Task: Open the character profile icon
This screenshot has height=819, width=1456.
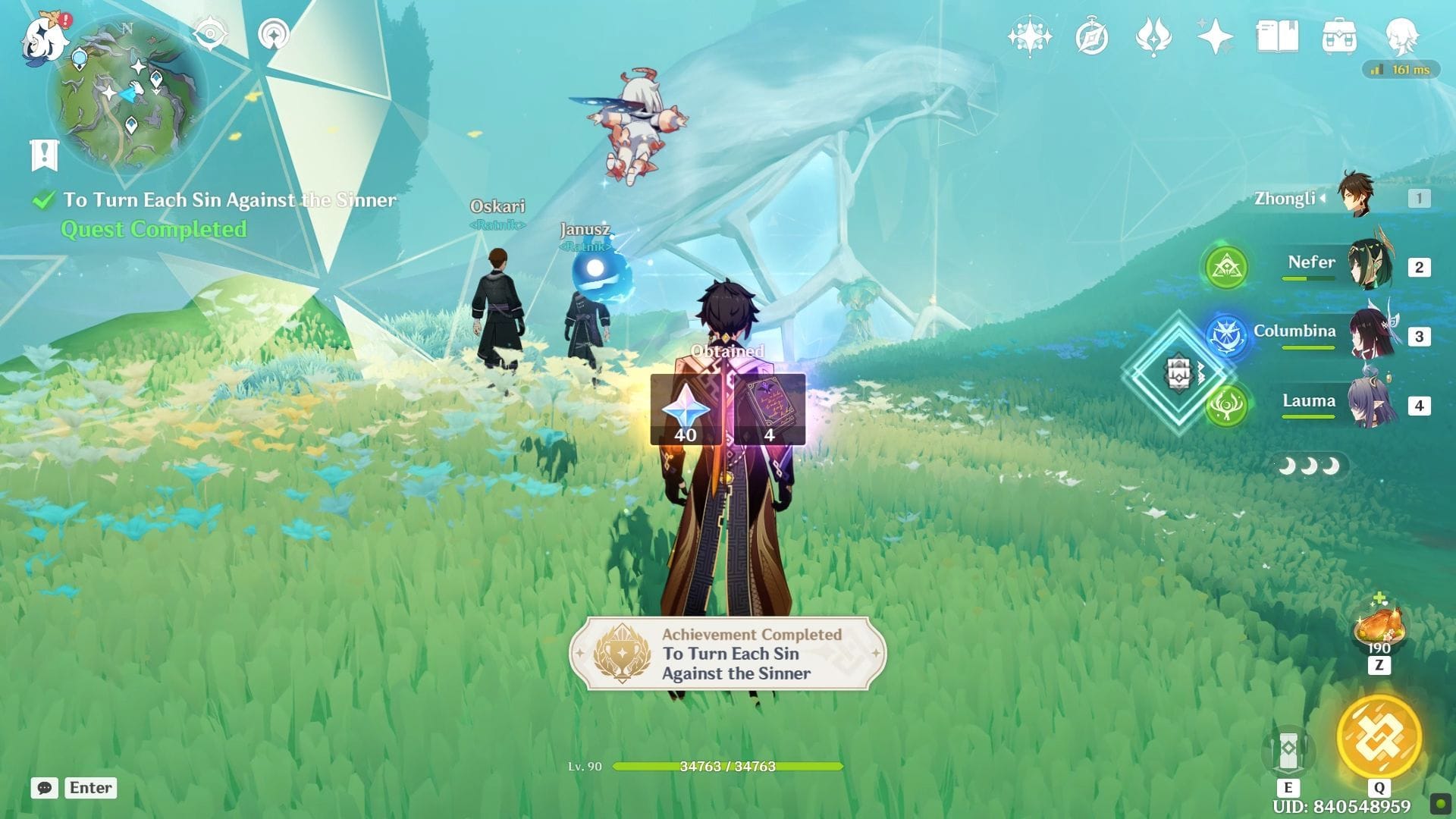Action: click(x=1401, y=36)
